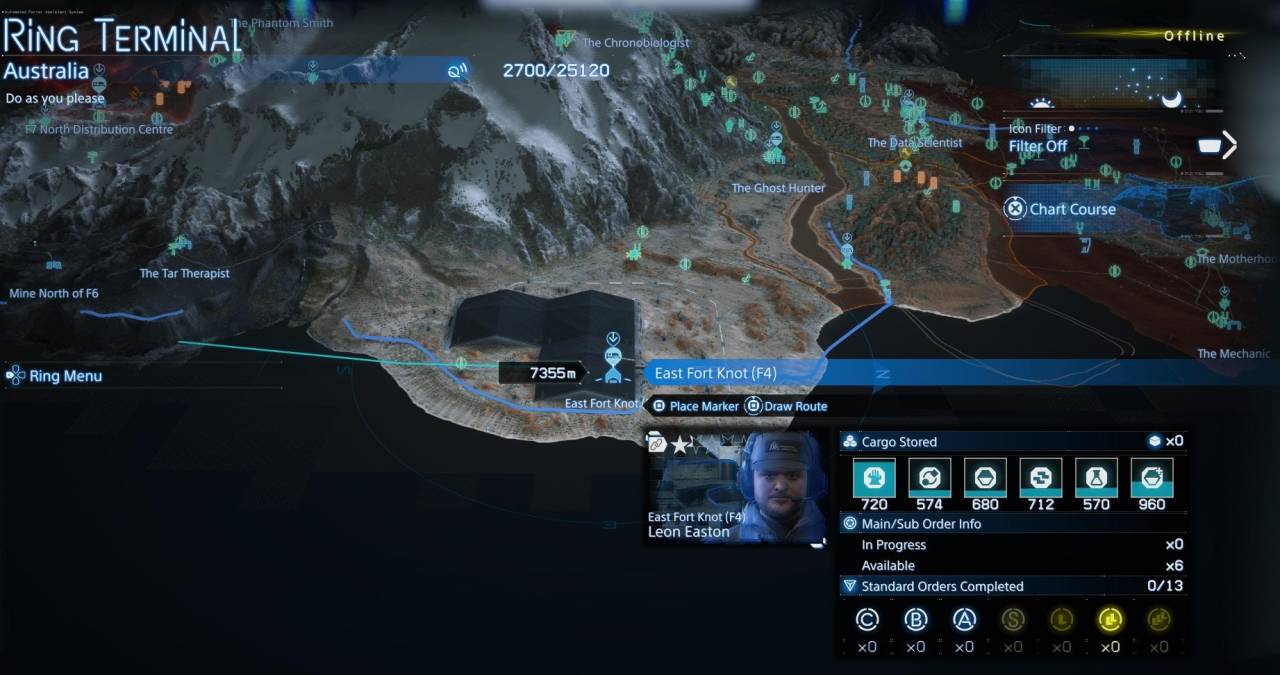
Task: Open the Main/Sub Order Info section
Action: [921, 523]
